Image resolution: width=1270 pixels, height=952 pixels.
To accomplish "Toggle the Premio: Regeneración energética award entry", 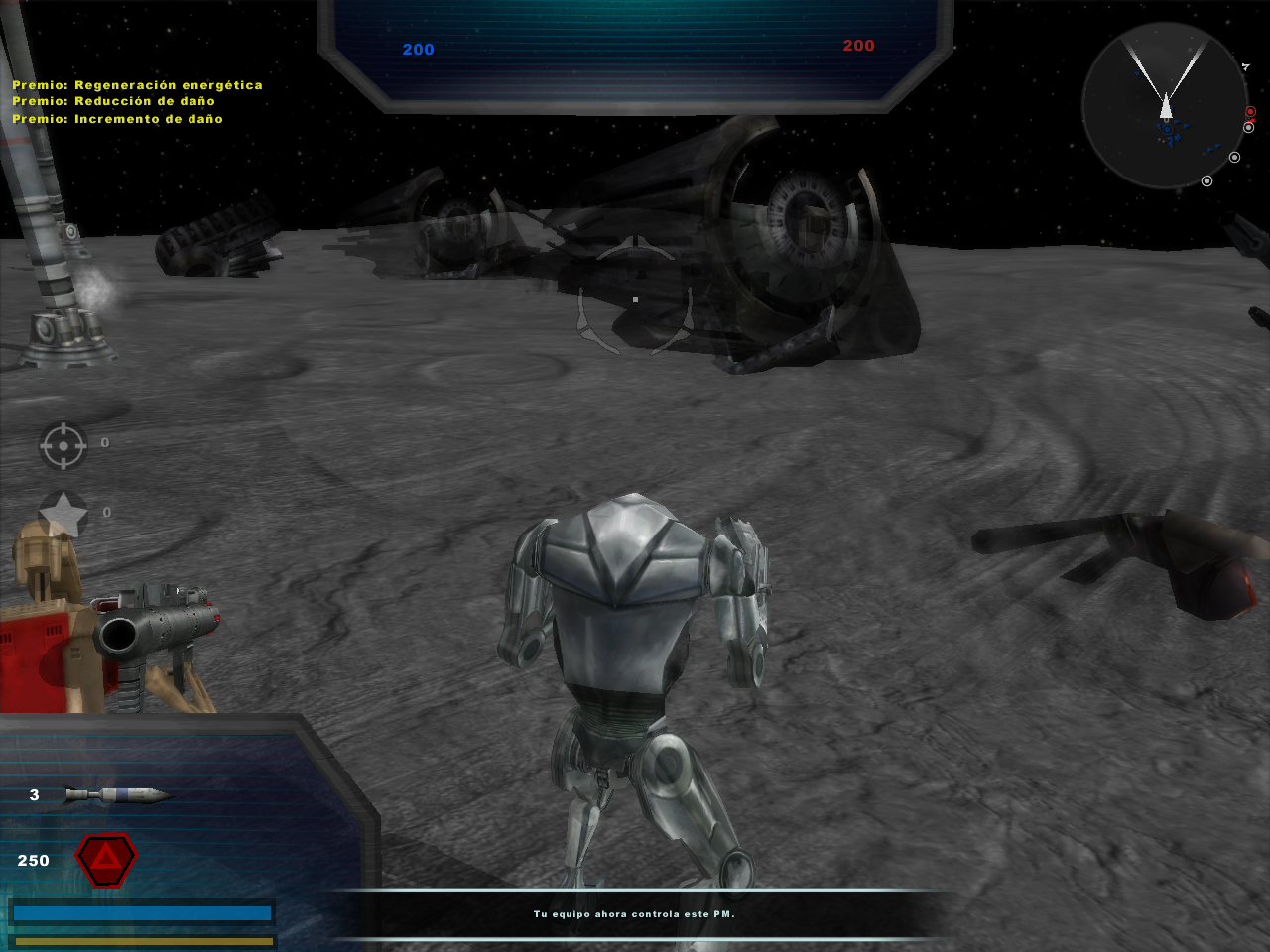I will pyautogui.click(x=136, y=84).
